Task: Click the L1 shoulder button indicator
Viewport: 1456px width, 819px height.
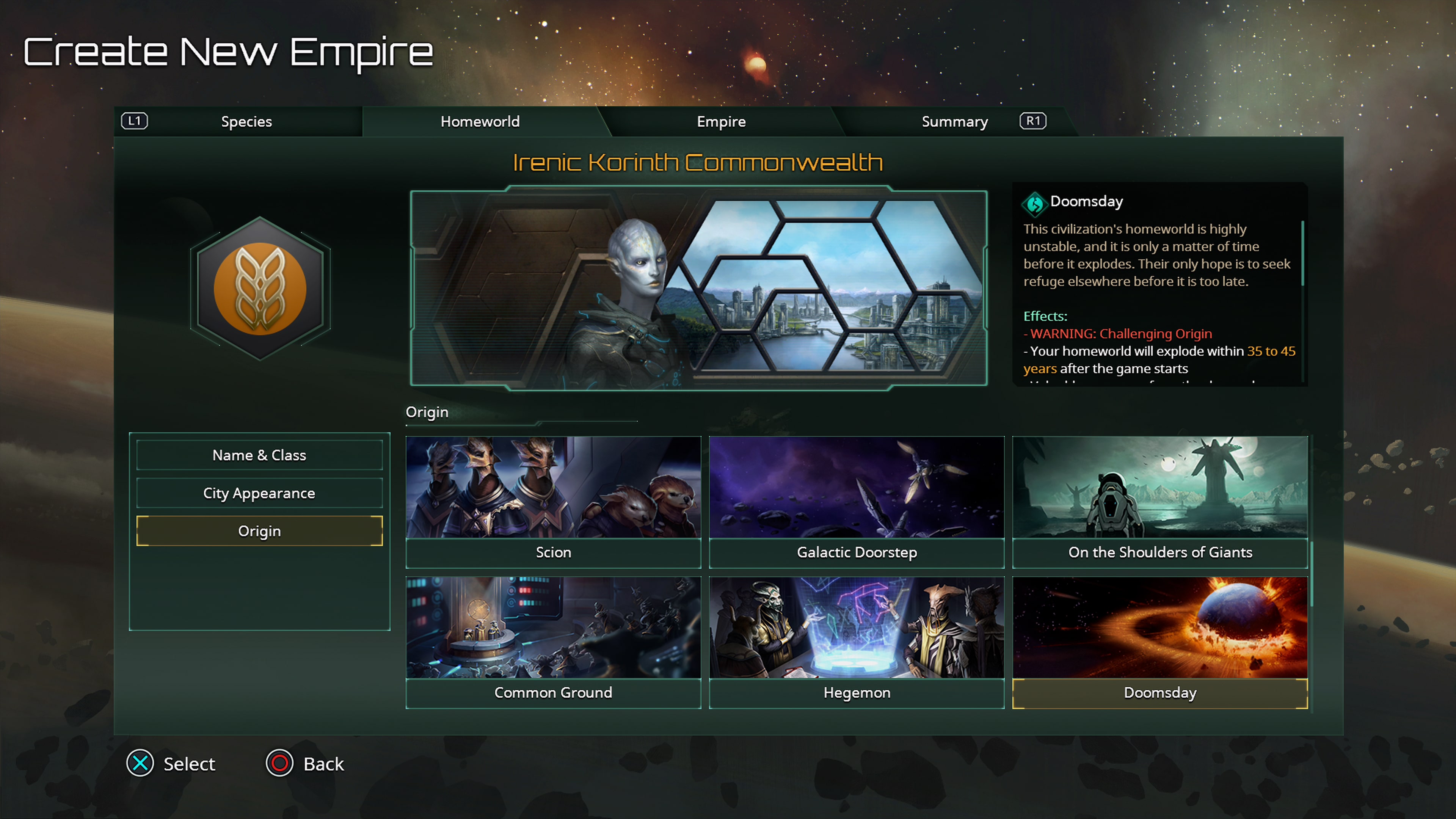Action: click(134, 121)
